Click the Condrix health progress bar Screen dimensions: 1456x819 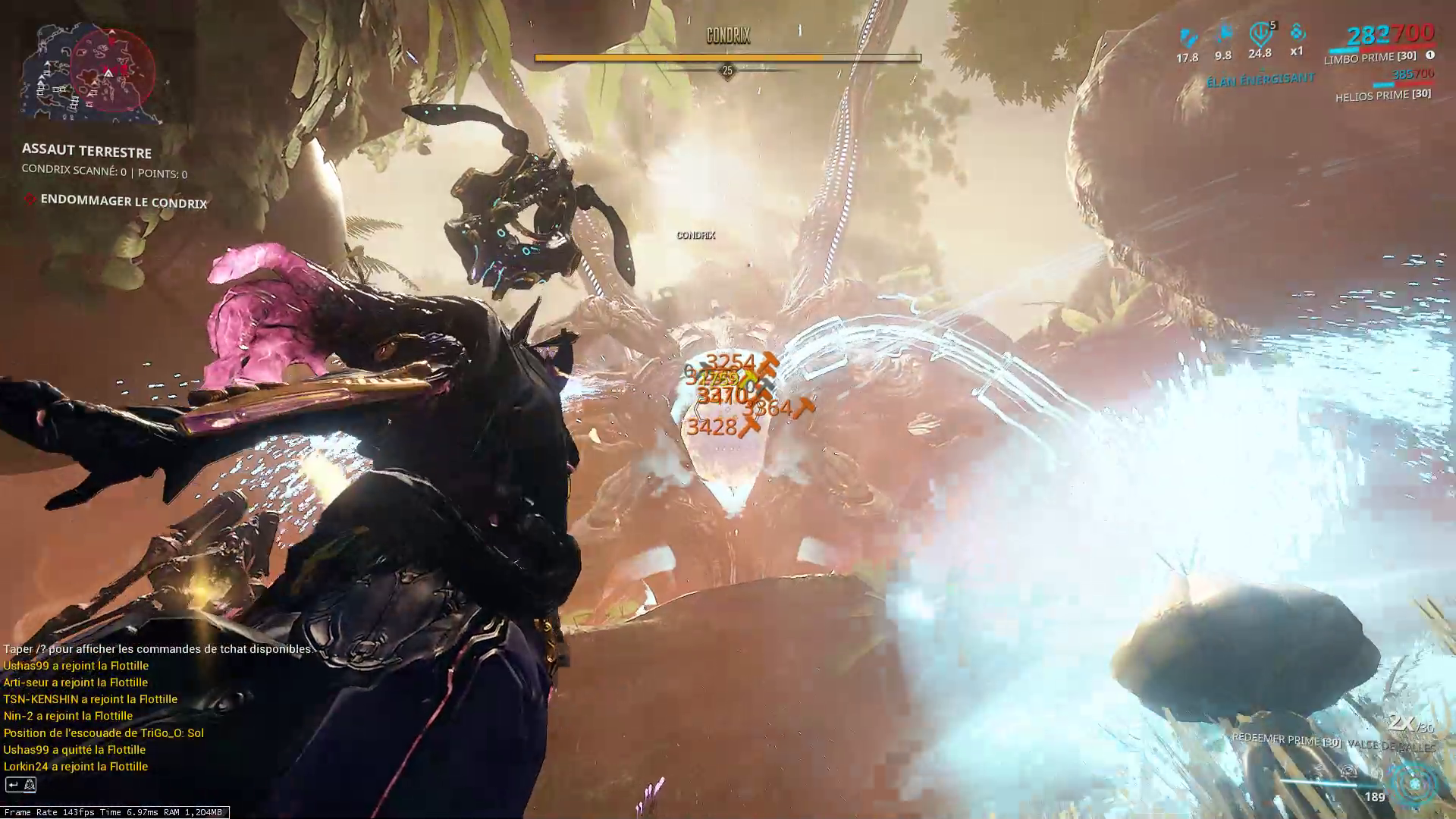click(726, 56)
